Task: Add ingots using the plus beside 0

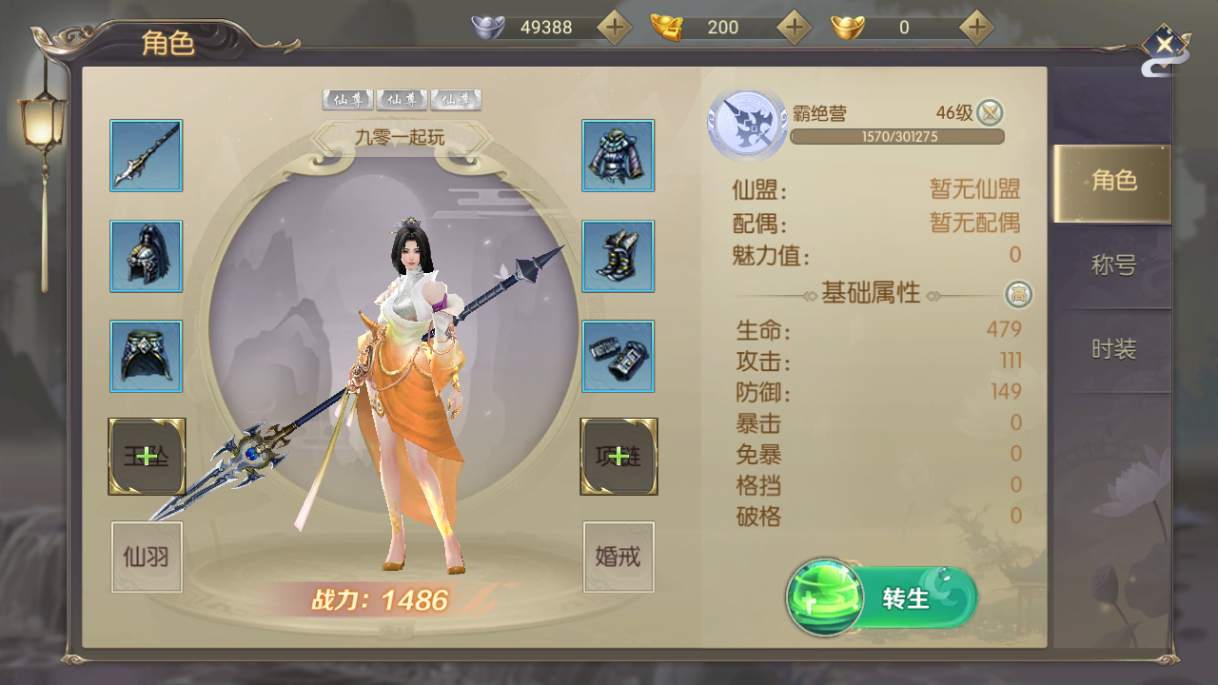Action: click(976, 27)
